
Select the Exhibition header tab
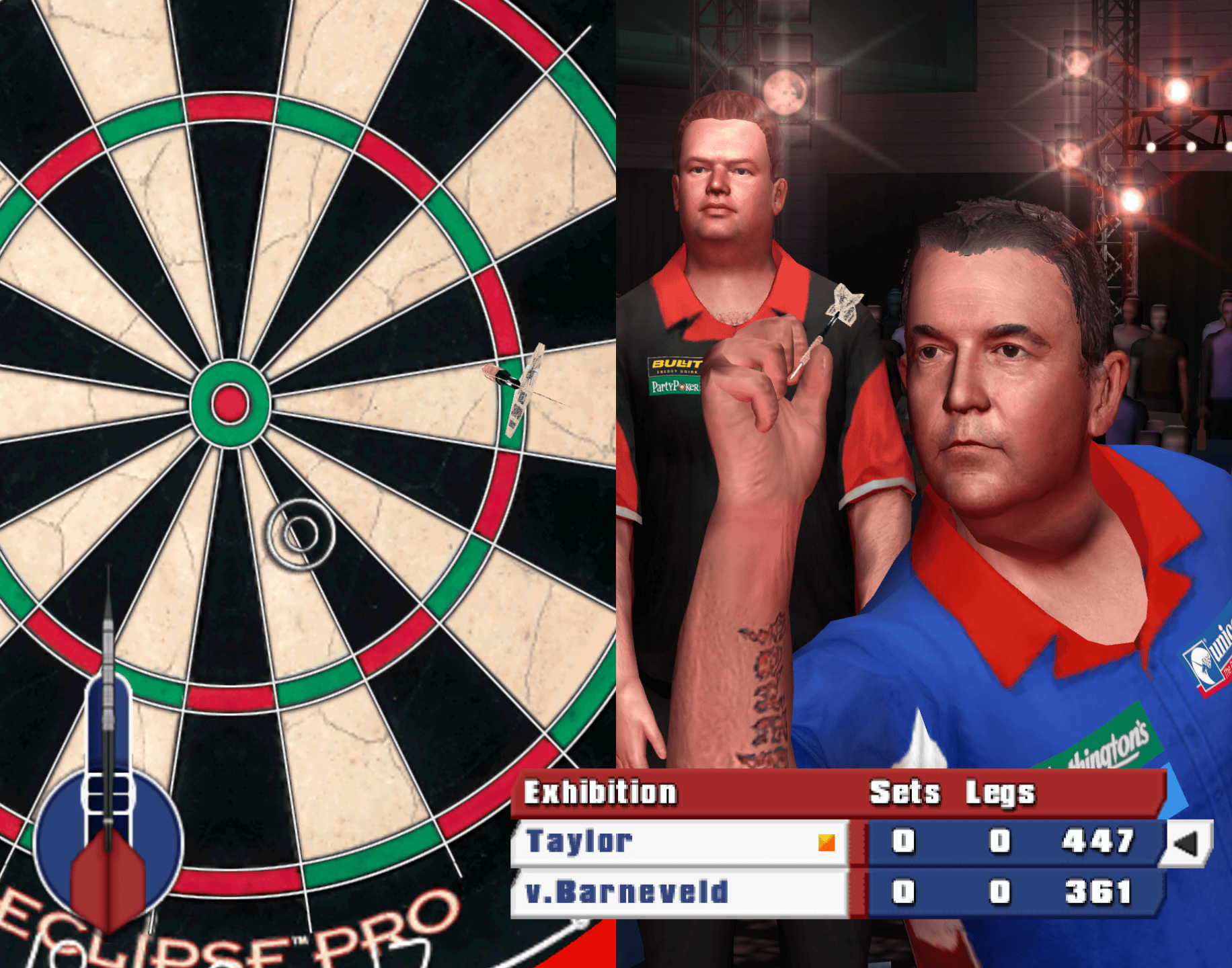coord(601,792)
